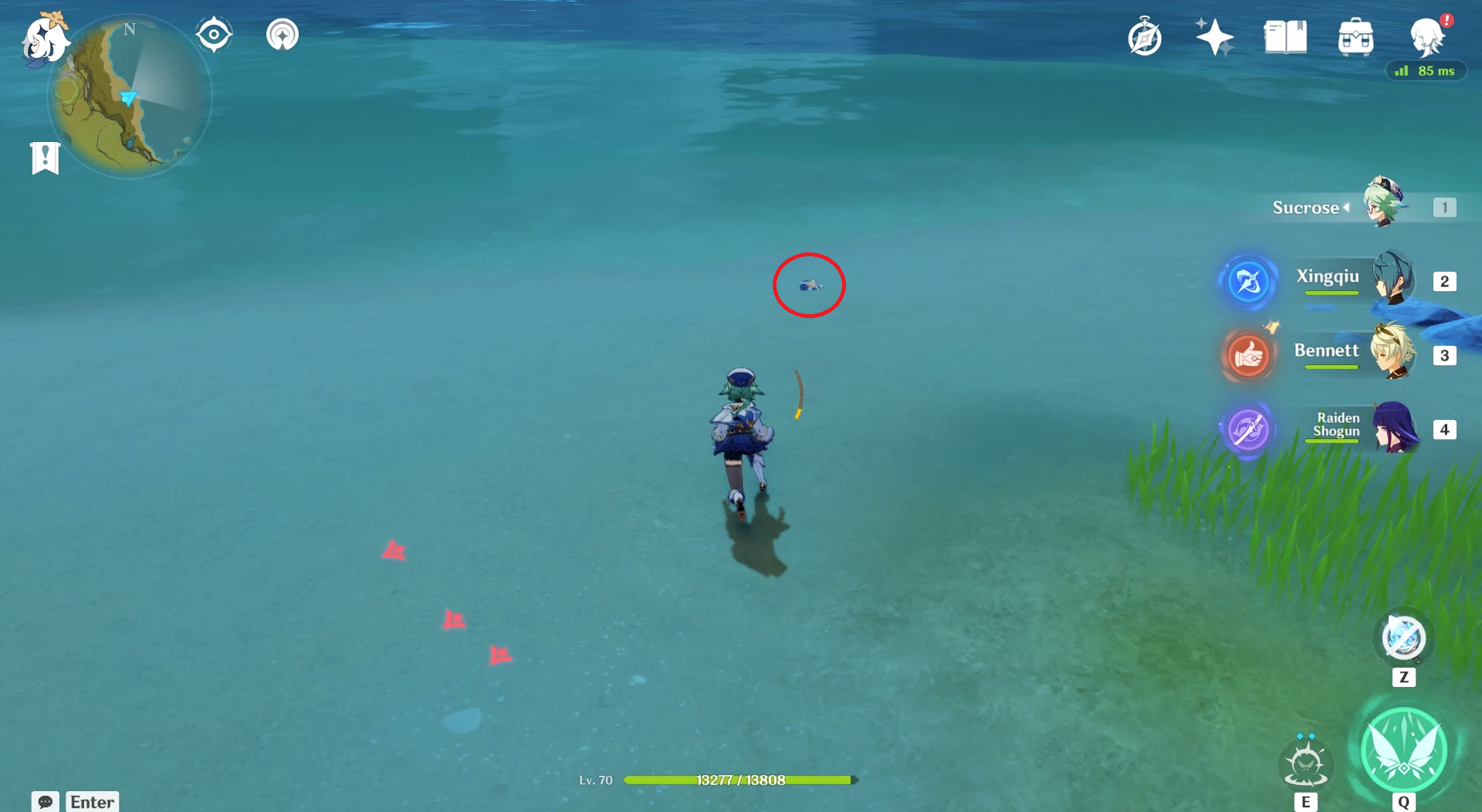Screen dimensions: 1482x812
Task: Trigger Sucrose's elemental skill E icon
Action: click(x=1307, y=763)
